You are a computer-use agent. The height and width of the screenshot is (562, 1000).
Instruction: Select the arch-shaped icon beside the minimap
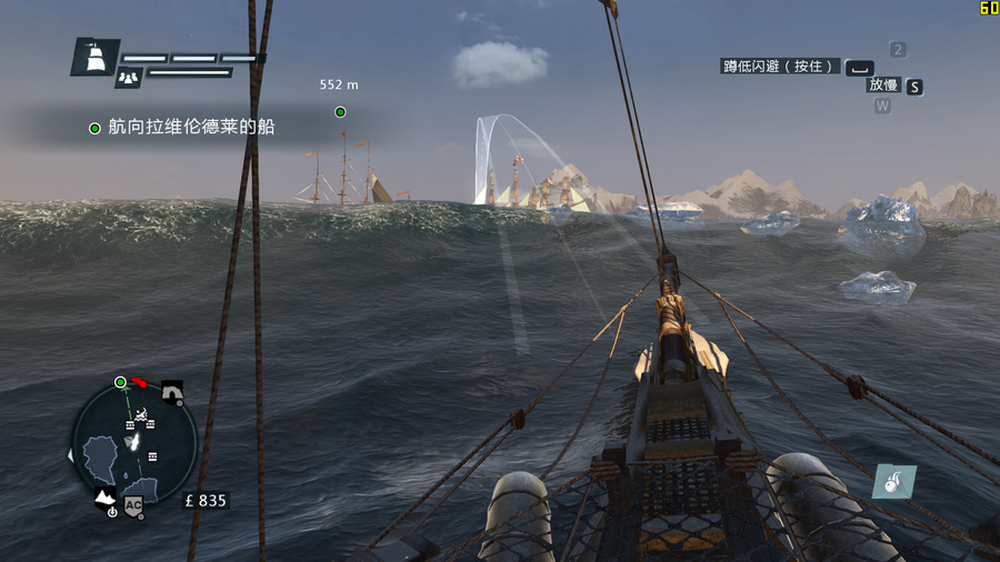click(x=172, y=390)
